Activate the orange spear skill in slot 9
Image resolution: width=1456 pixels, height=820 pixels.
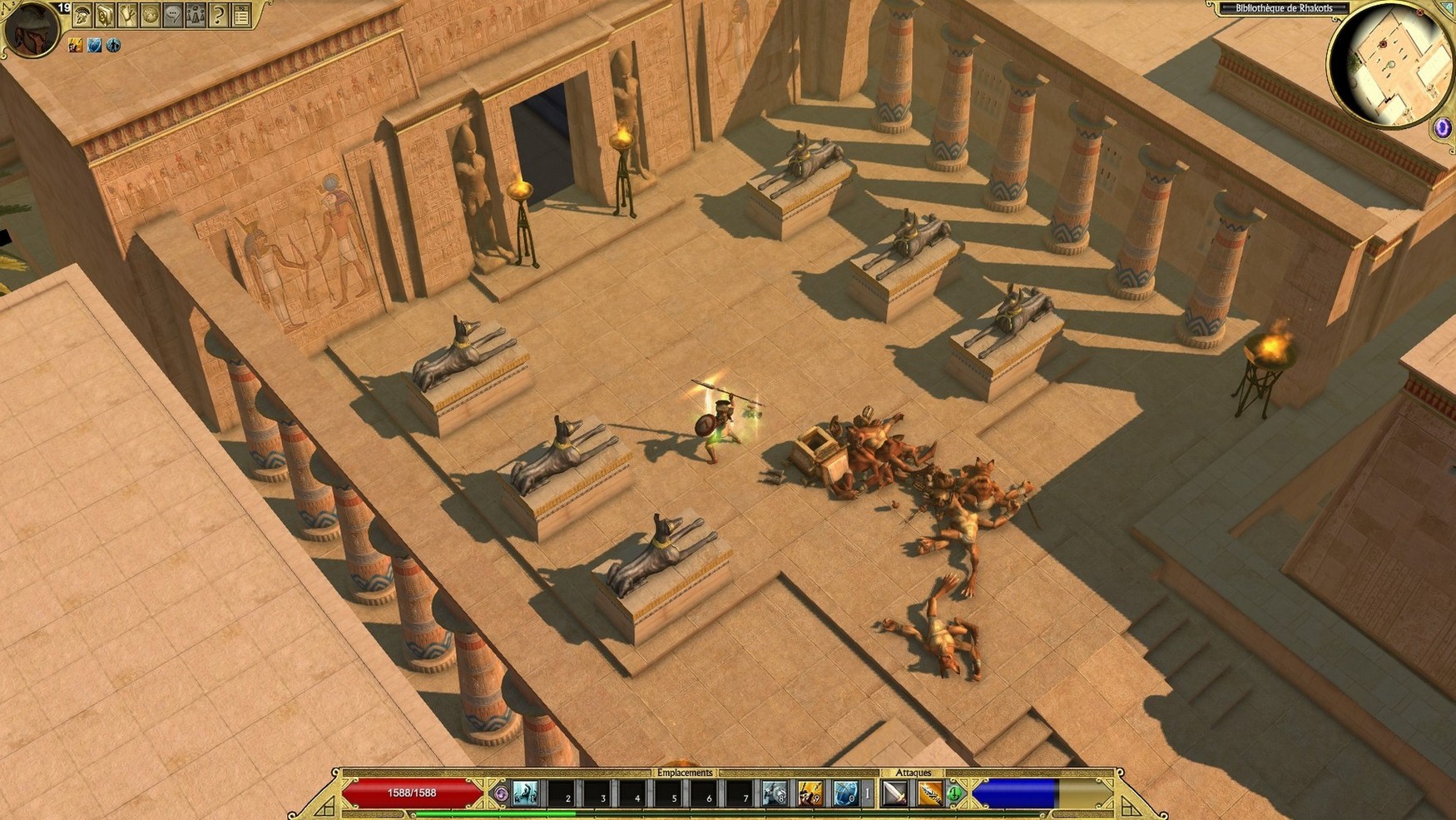click(810, 793)
